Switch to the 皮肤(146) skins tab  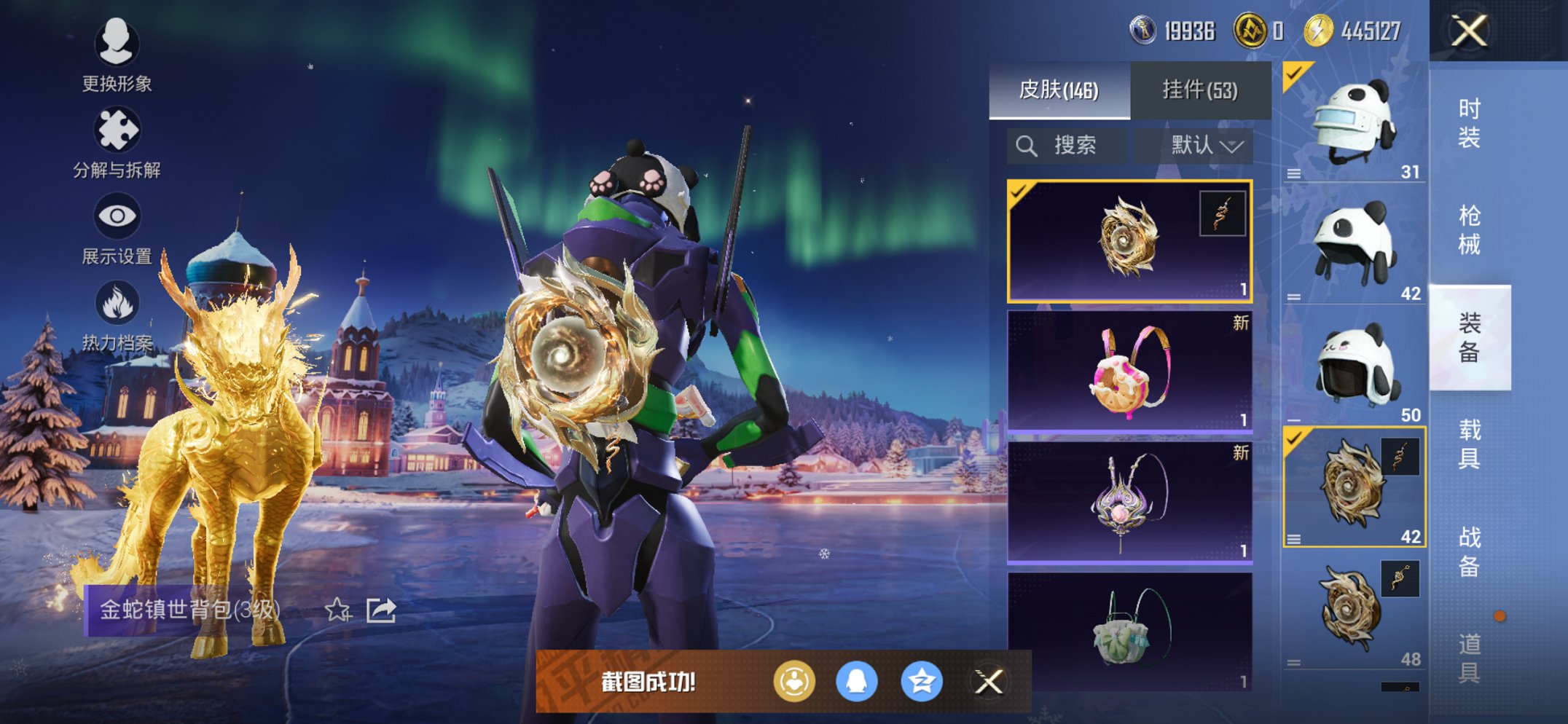point(1059,90)
